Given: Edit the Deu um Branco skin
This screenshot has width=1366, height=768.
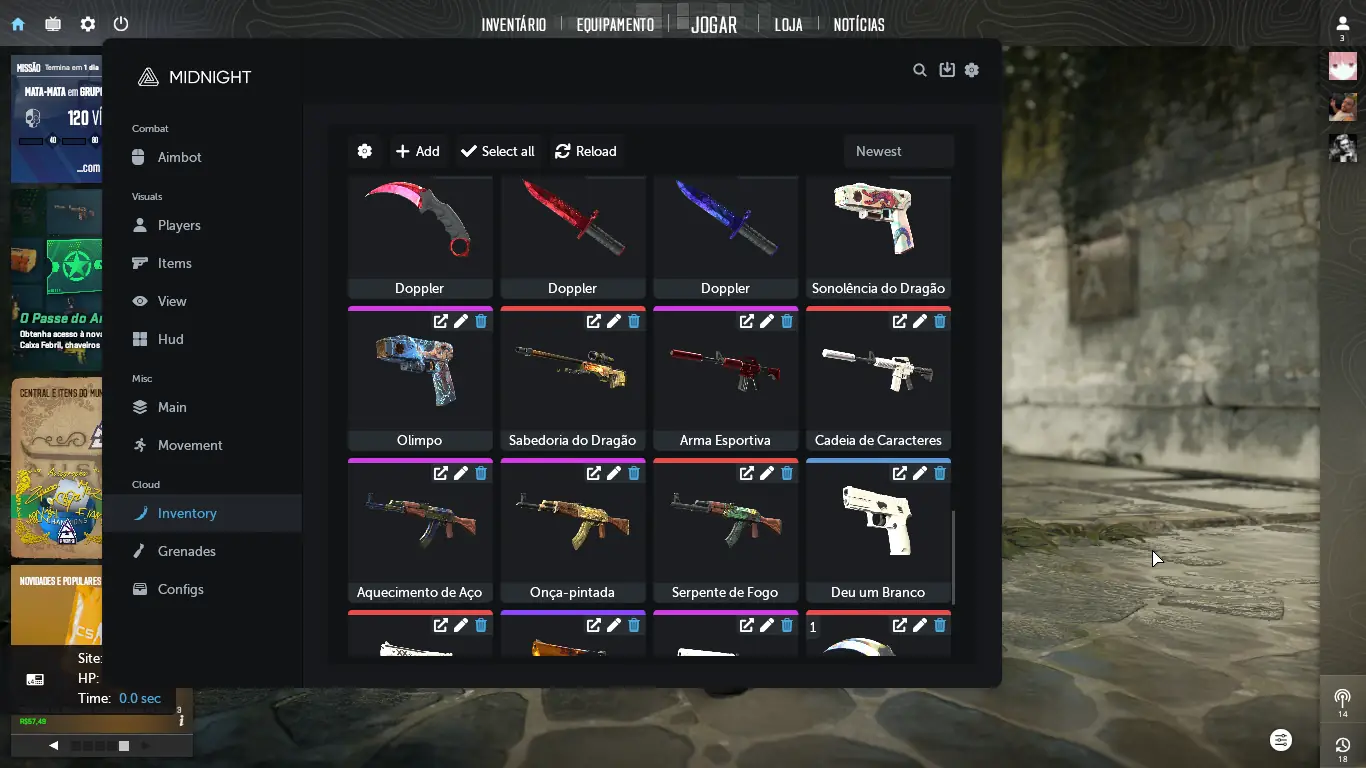Looking at the screenshot, I should pyautogui.click(x=920, y=473).
